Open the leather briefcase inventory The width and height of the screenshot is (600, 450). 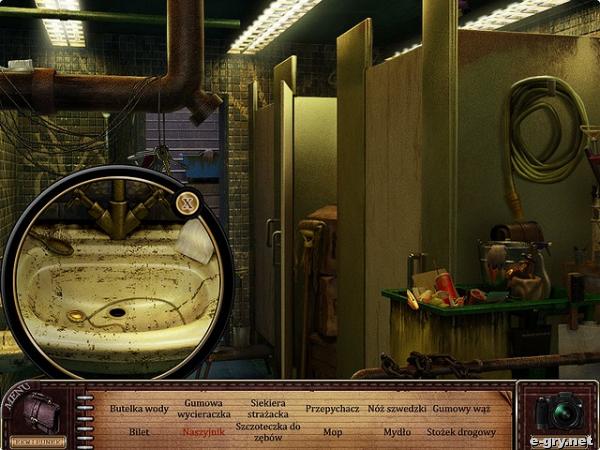click(x=41, y=411)
